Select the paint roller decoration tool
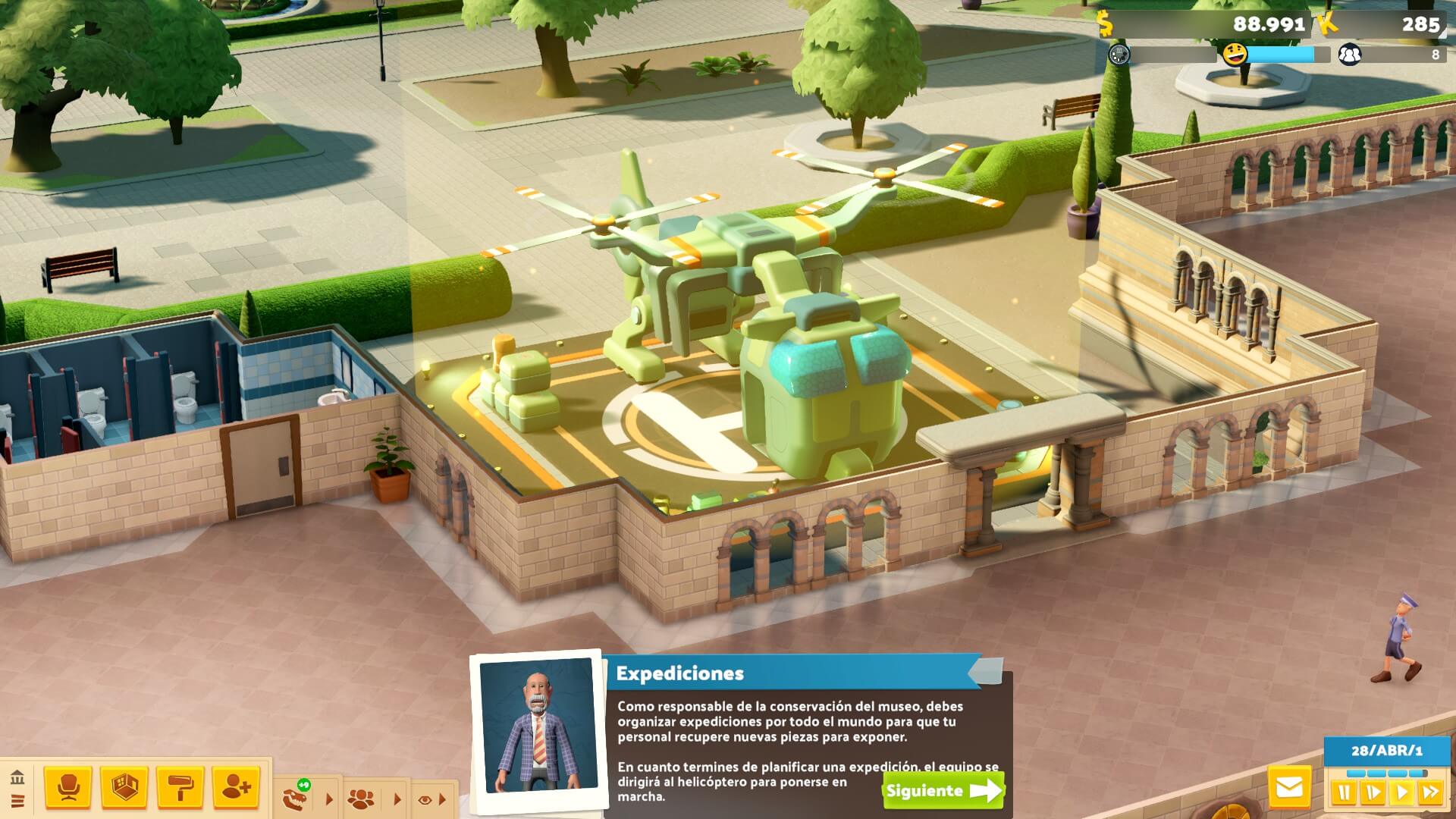 click(x=180, y=787)
